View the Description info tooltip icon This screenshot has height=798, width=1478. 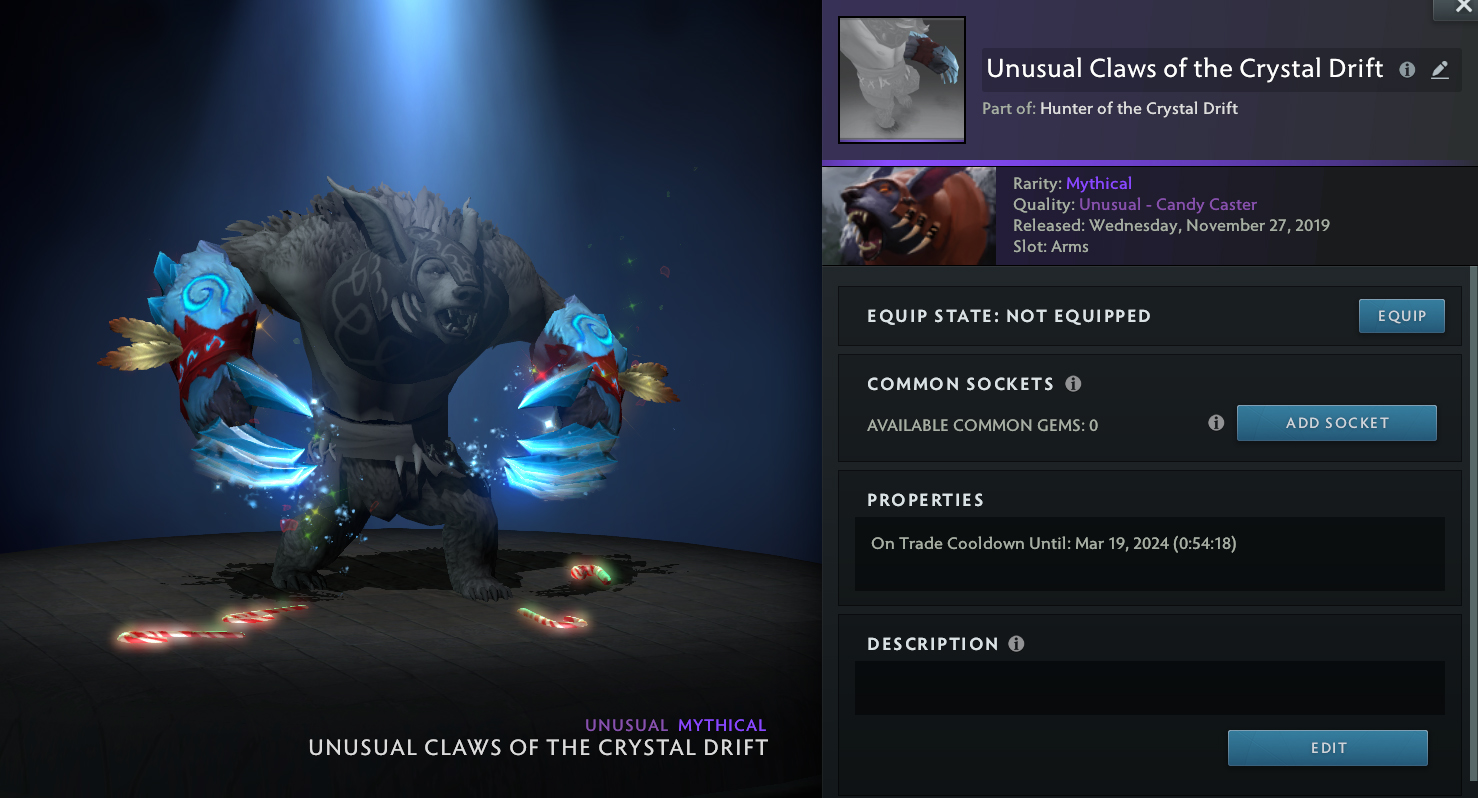click(x=1016, y=644)
